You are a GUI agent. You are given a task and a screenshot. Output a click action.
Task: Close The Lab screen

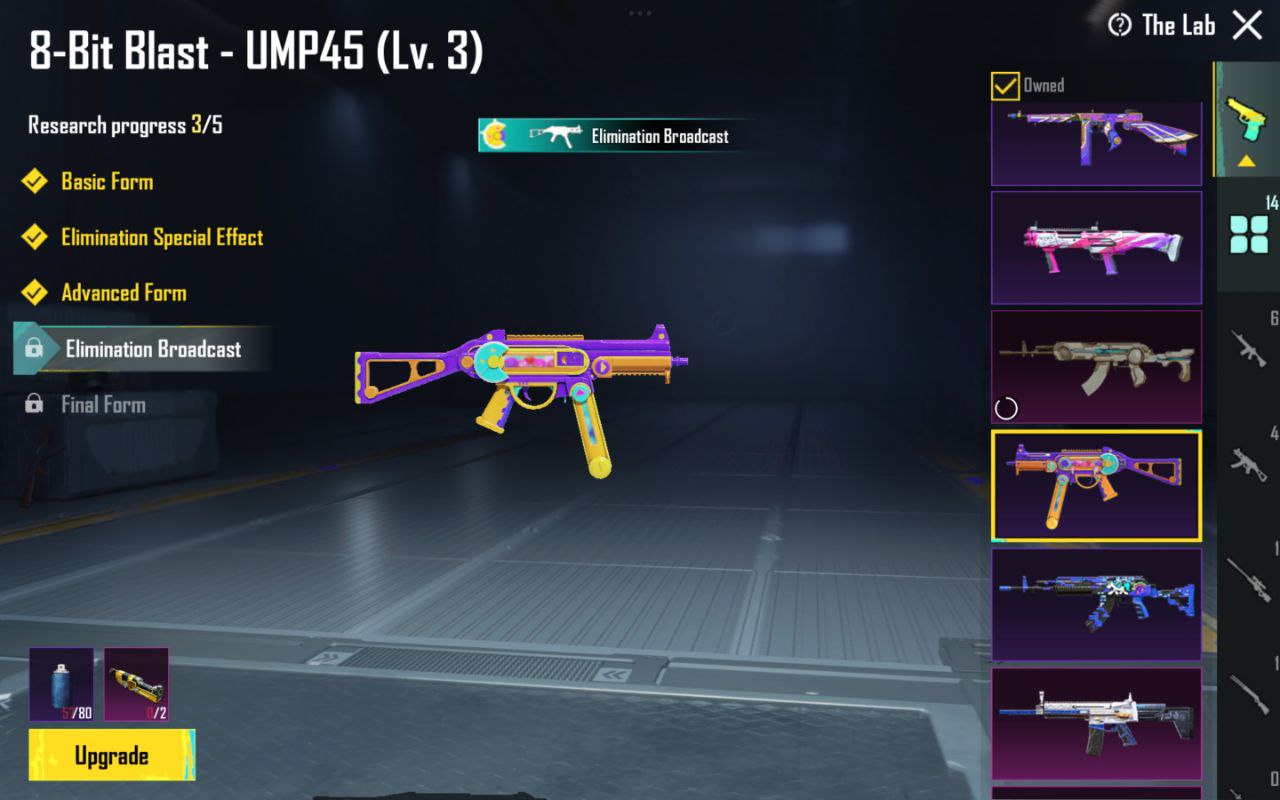1247,25
